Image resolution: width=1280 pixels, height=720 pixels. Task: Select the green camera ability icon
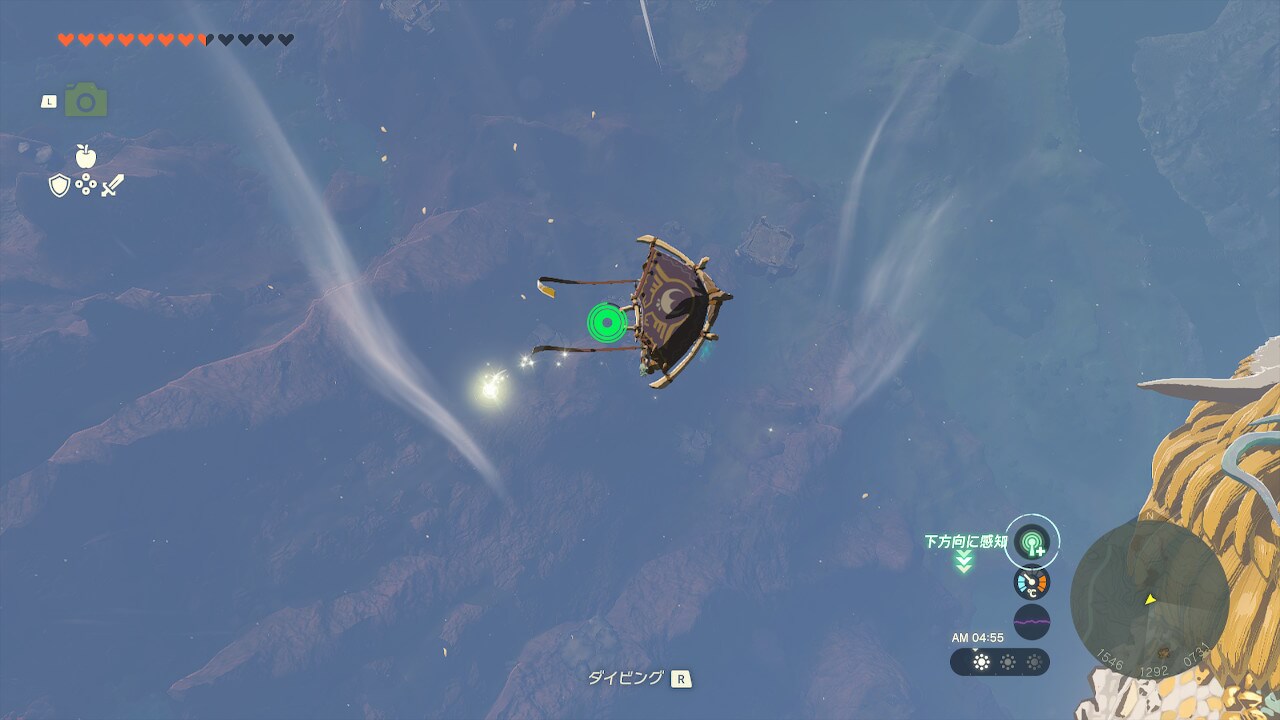point(86,100)
